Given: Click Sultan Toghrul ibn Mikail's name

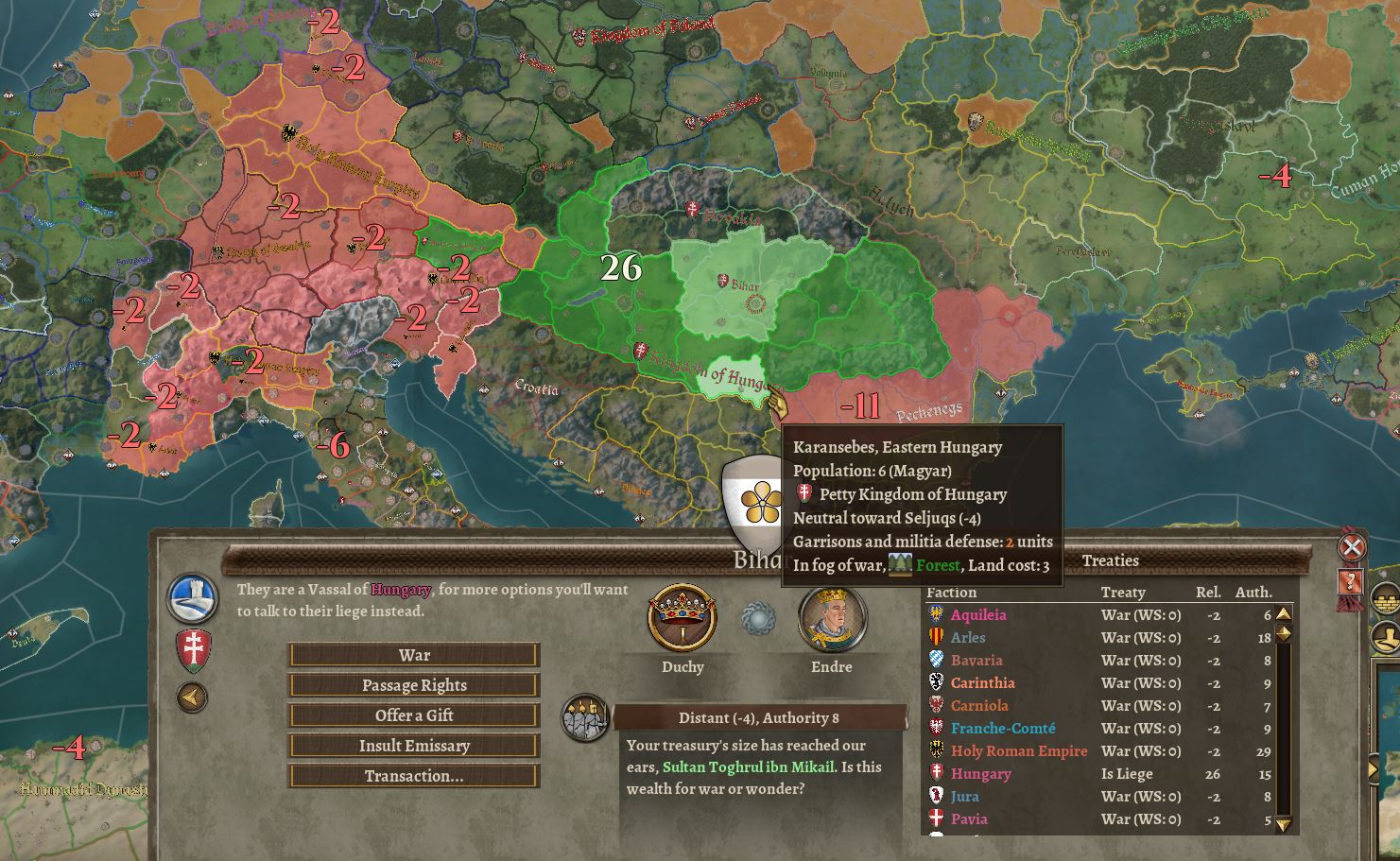Looking at the screenshot, I should [x=745, y=766].
